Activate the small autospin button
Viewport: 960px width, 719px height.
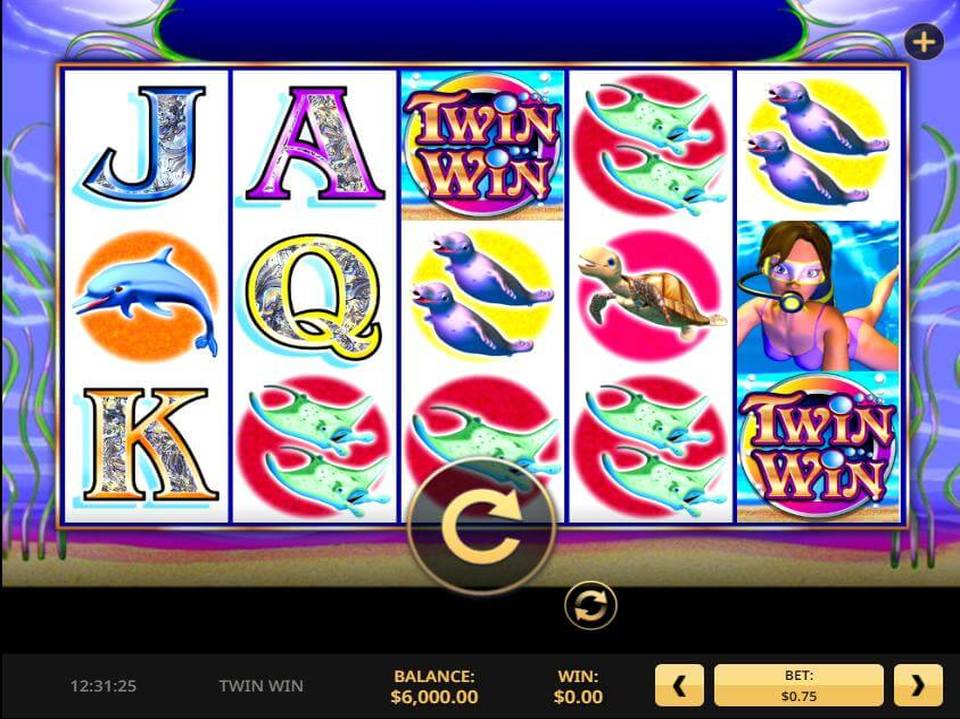pyautogui.click(x=590, y=606)
